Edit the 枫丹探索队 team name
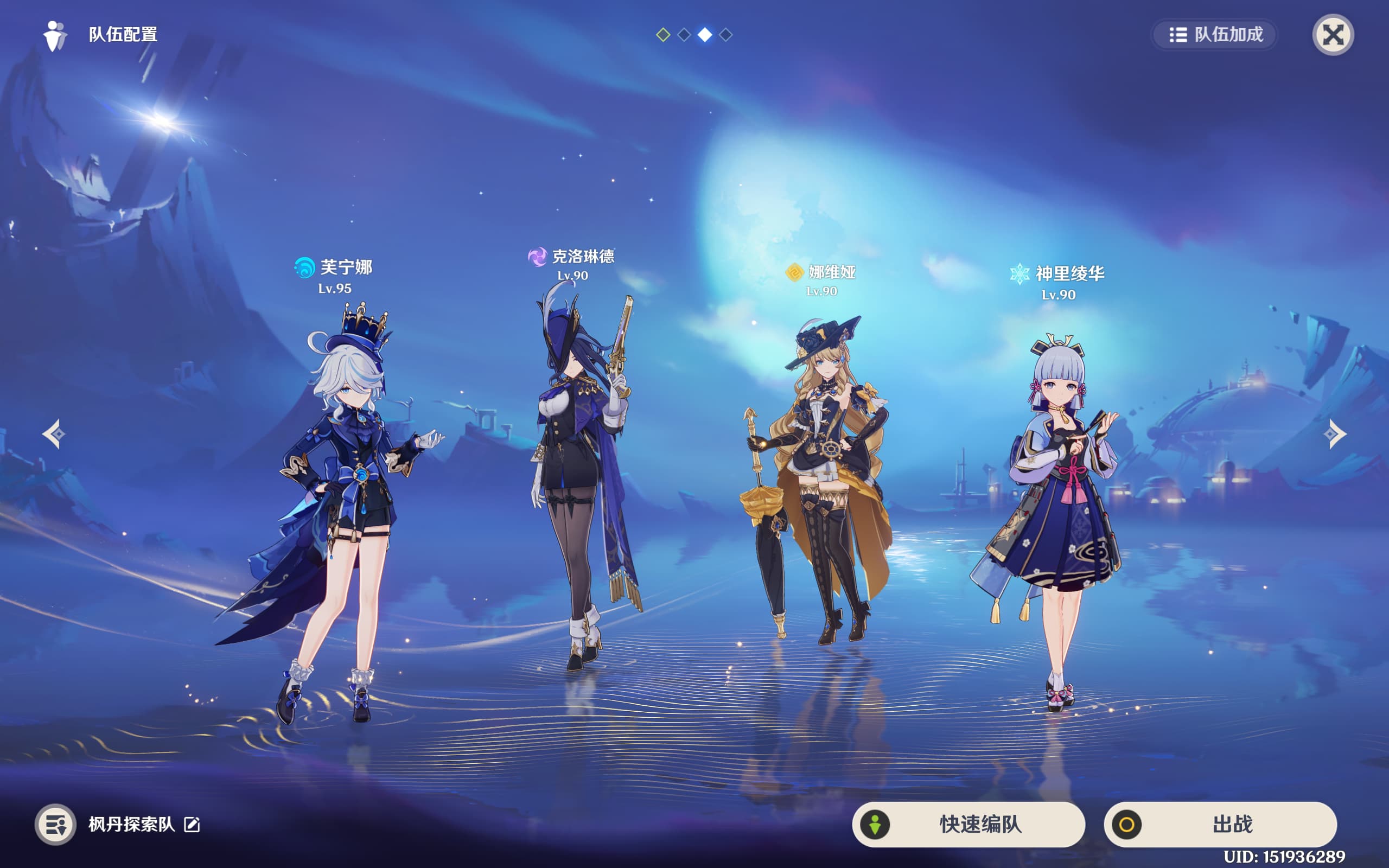Image resolution: width=1389 pixels, height=868 pixels. click(192, 825)
